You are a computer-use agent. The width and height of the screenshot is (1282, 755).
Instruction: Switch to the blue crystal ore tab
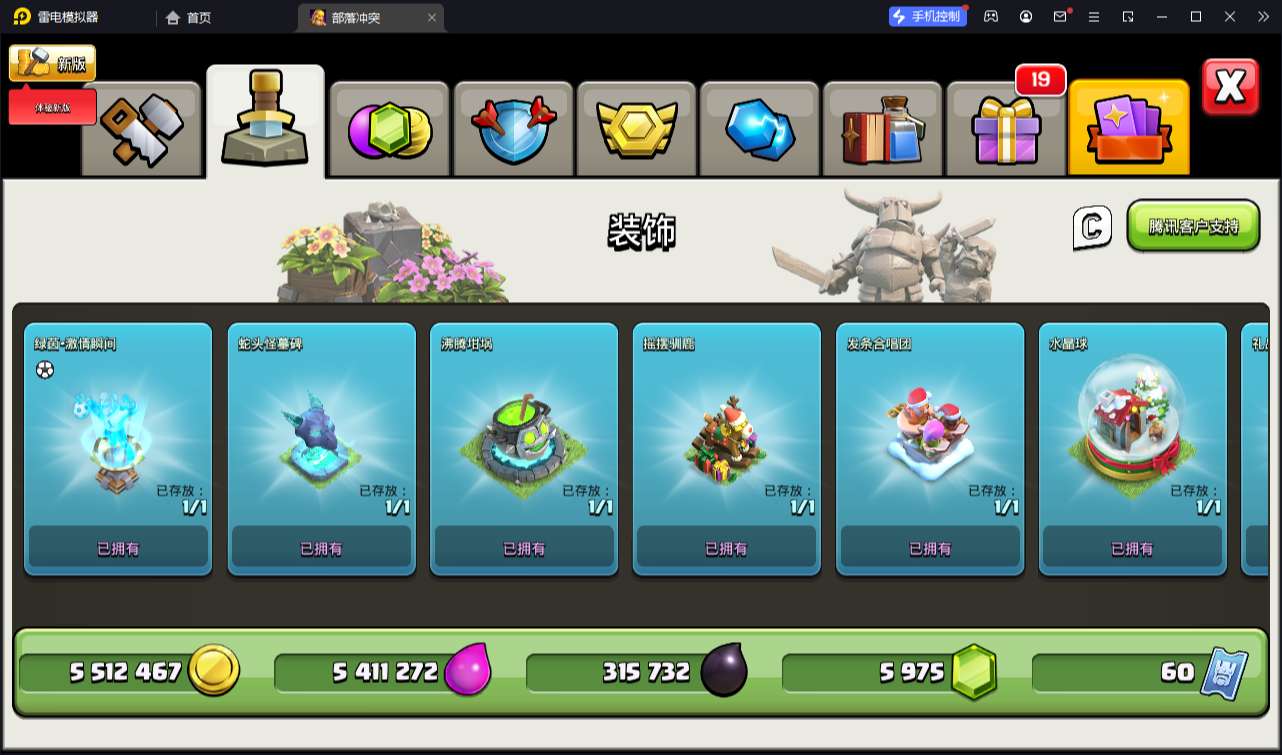coord(760,130)
